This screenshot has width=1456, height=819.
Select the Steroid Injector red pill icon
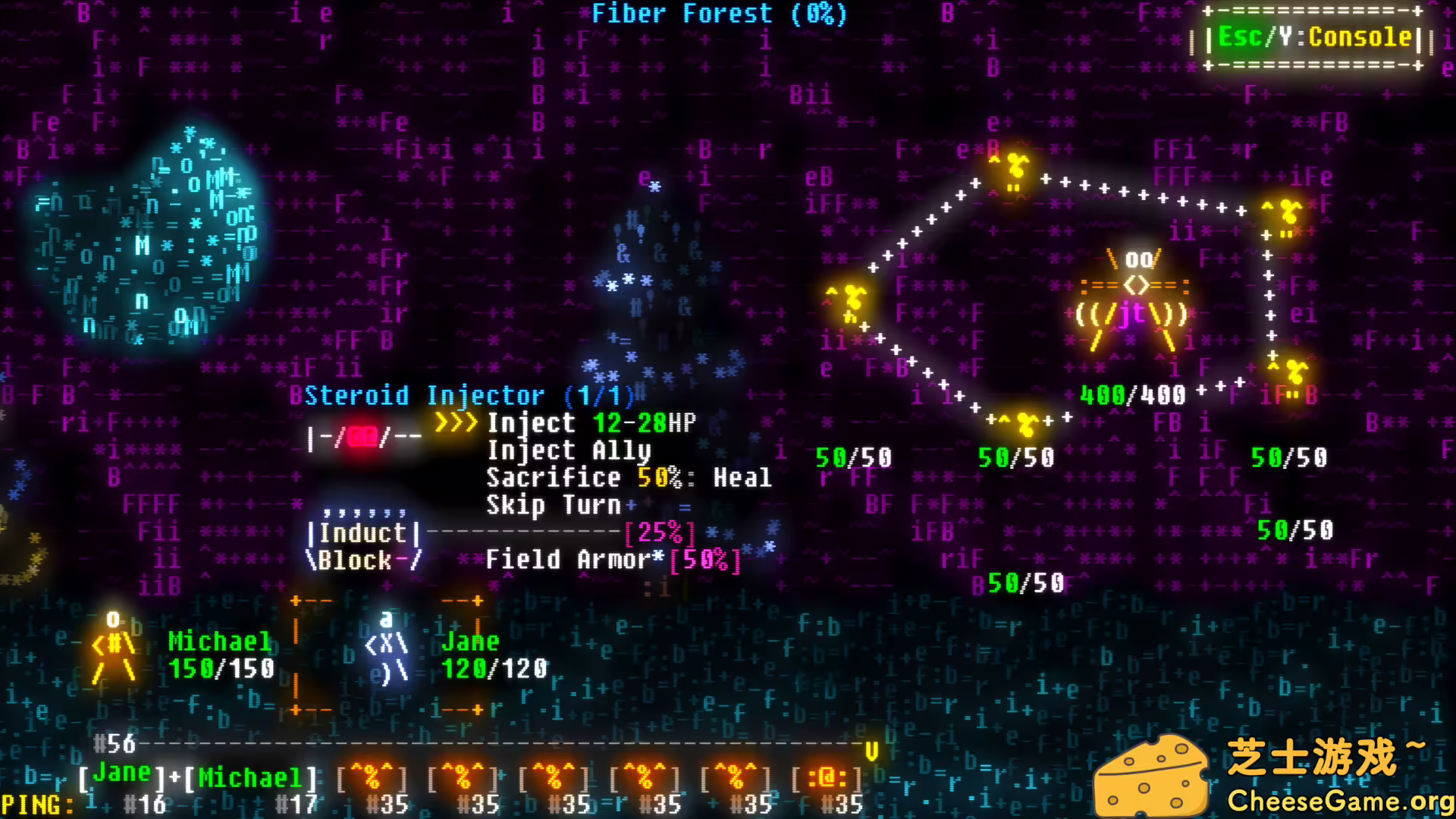(x=362, y=436)
